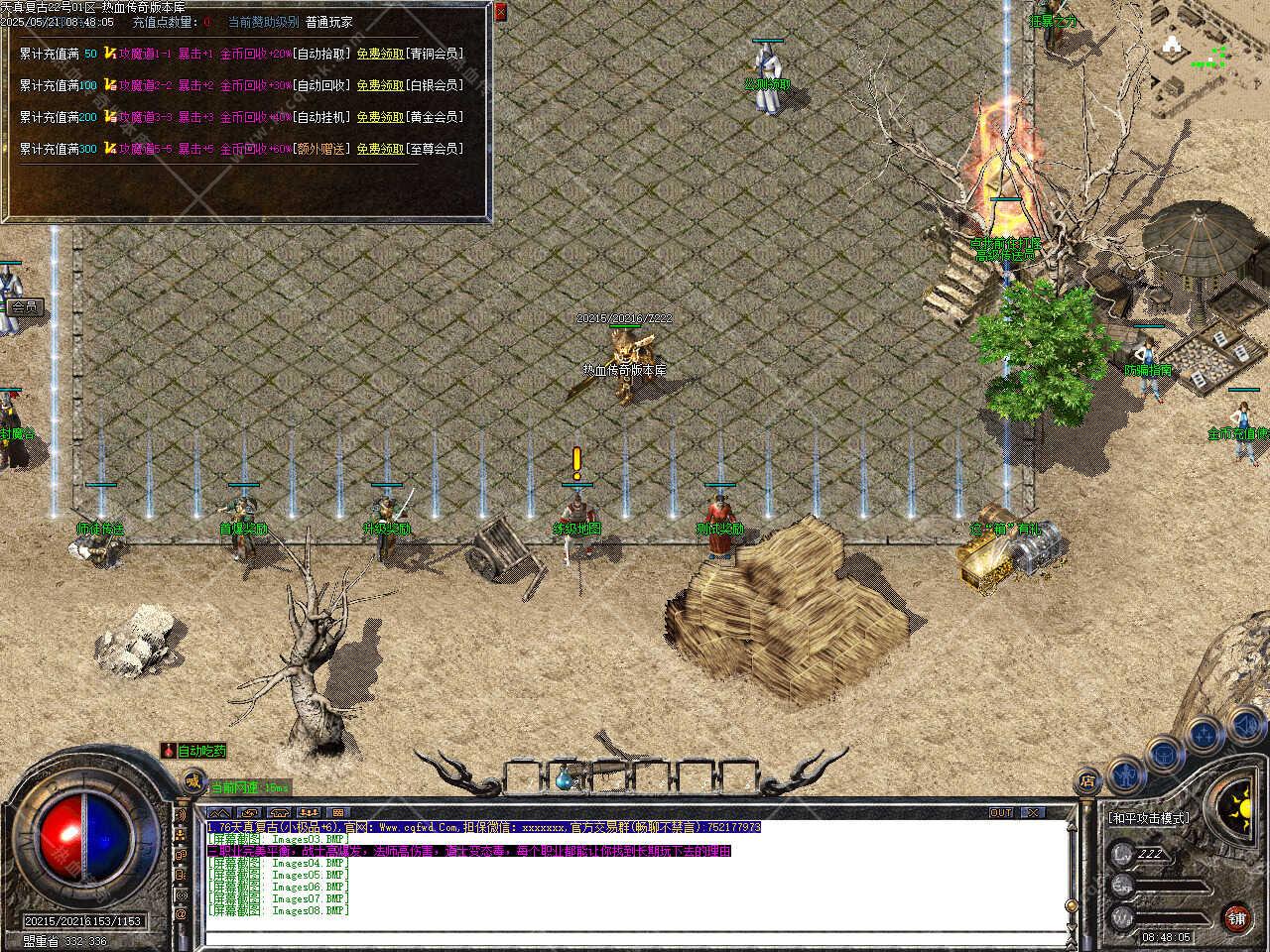1270x952 pixels.
Task: Close the recharge membership panel
Action: pos(500,12)
